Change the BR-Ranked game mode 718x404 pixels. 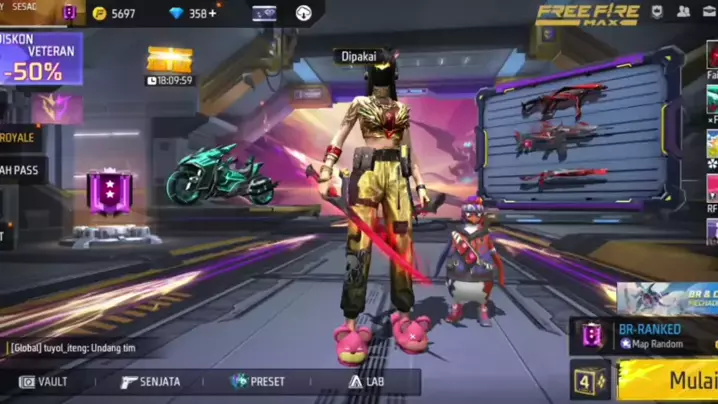coord(645,335)
